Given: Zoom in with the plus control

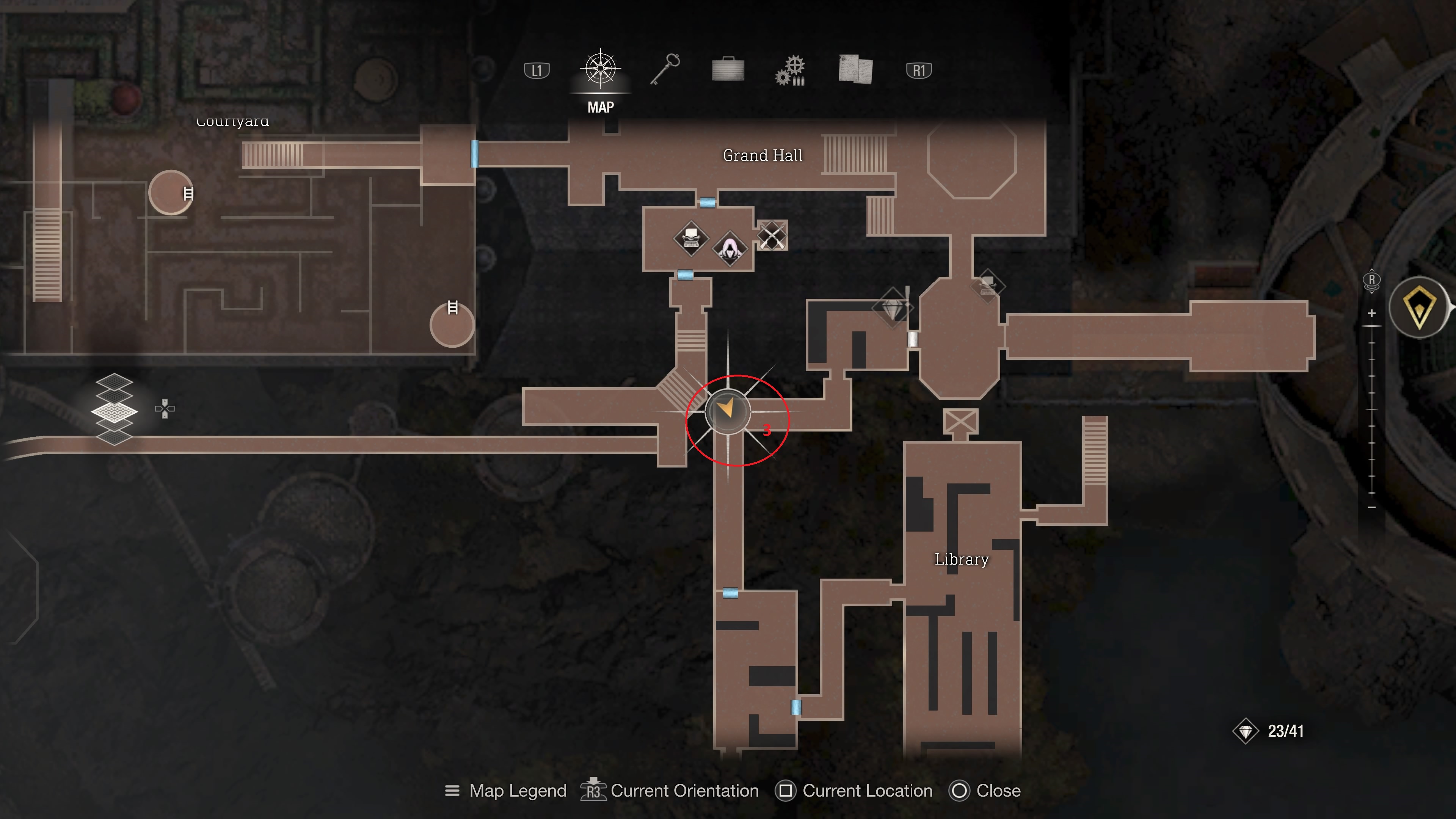Looking at the screenshot, I should 1372,313.
